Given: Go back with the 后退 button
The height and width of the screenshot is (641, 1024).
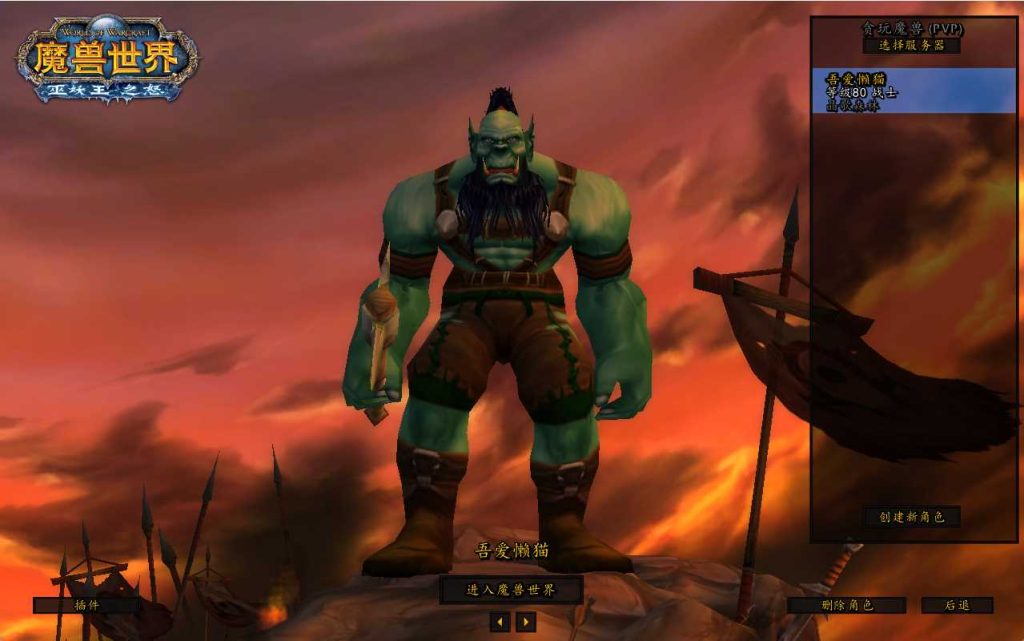Looking at the screenshot, I should 956,605.
